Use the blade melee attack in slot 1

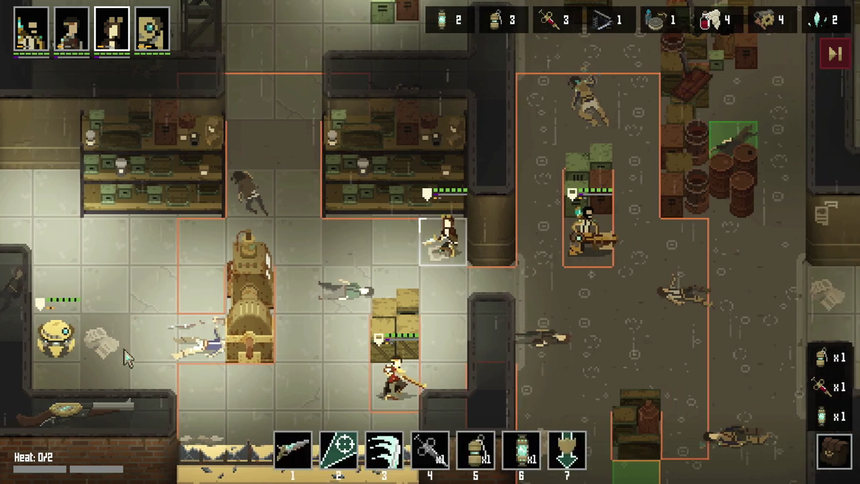(x=293, y=451)
